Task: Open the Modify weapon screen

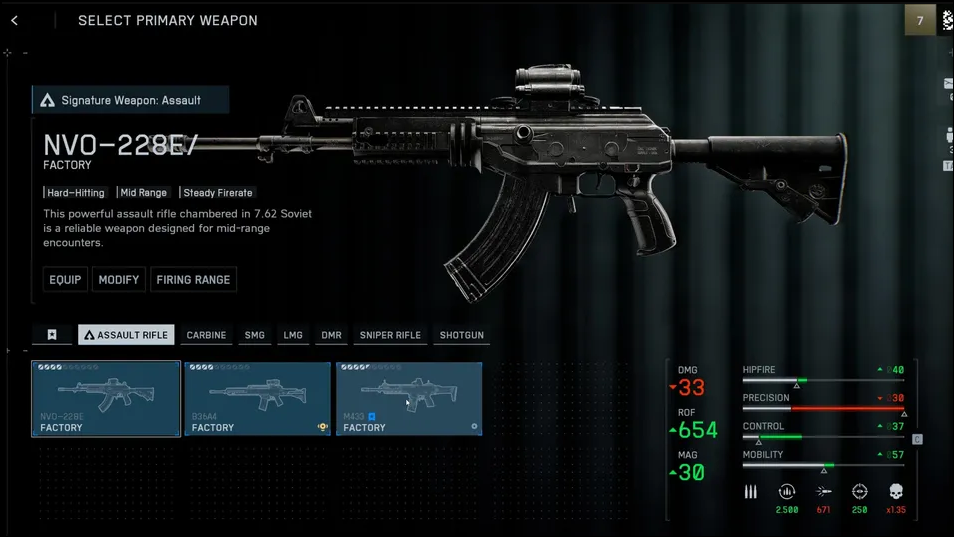Action: click(119, 280)
